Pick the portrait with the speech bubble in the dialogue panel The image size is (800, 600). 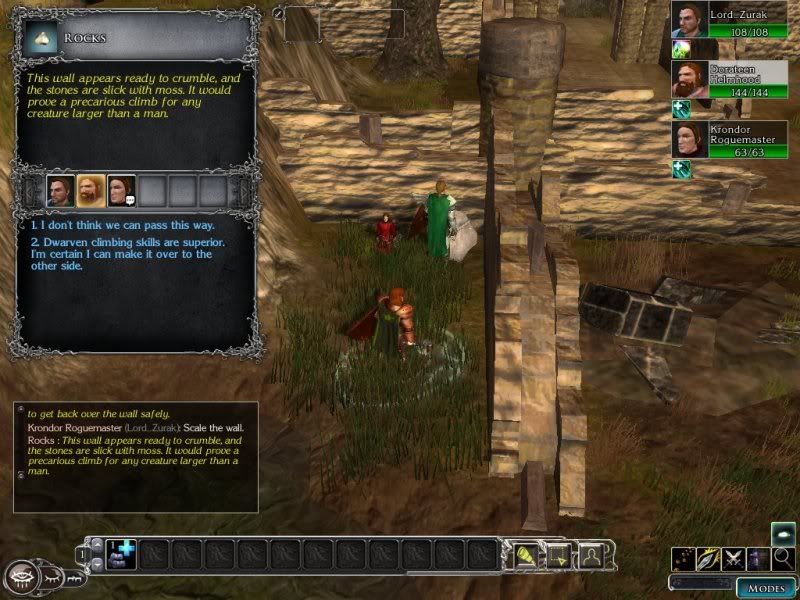coord(121,190)
